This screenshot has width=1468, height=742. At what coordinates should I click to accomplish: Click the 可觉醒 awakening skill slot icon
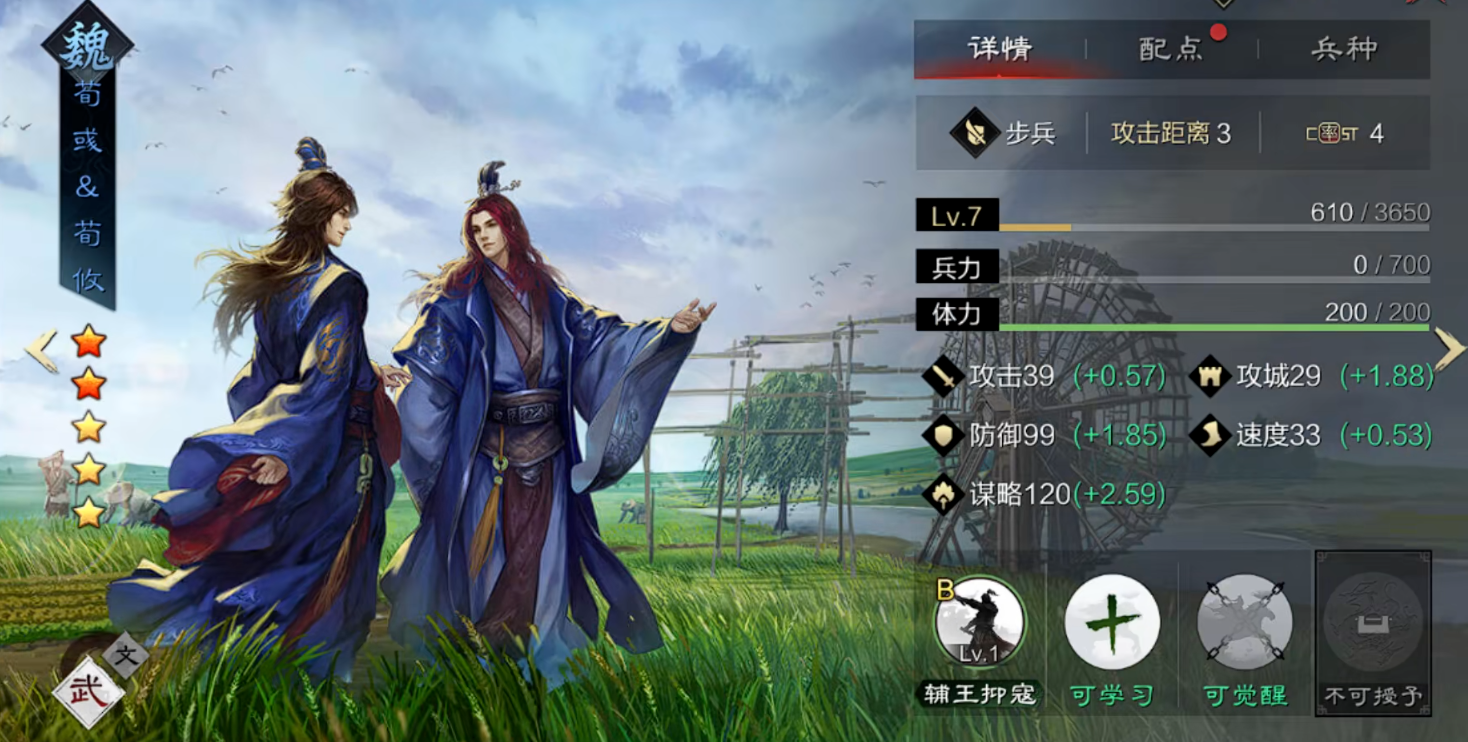click(x=1243, y=622)
